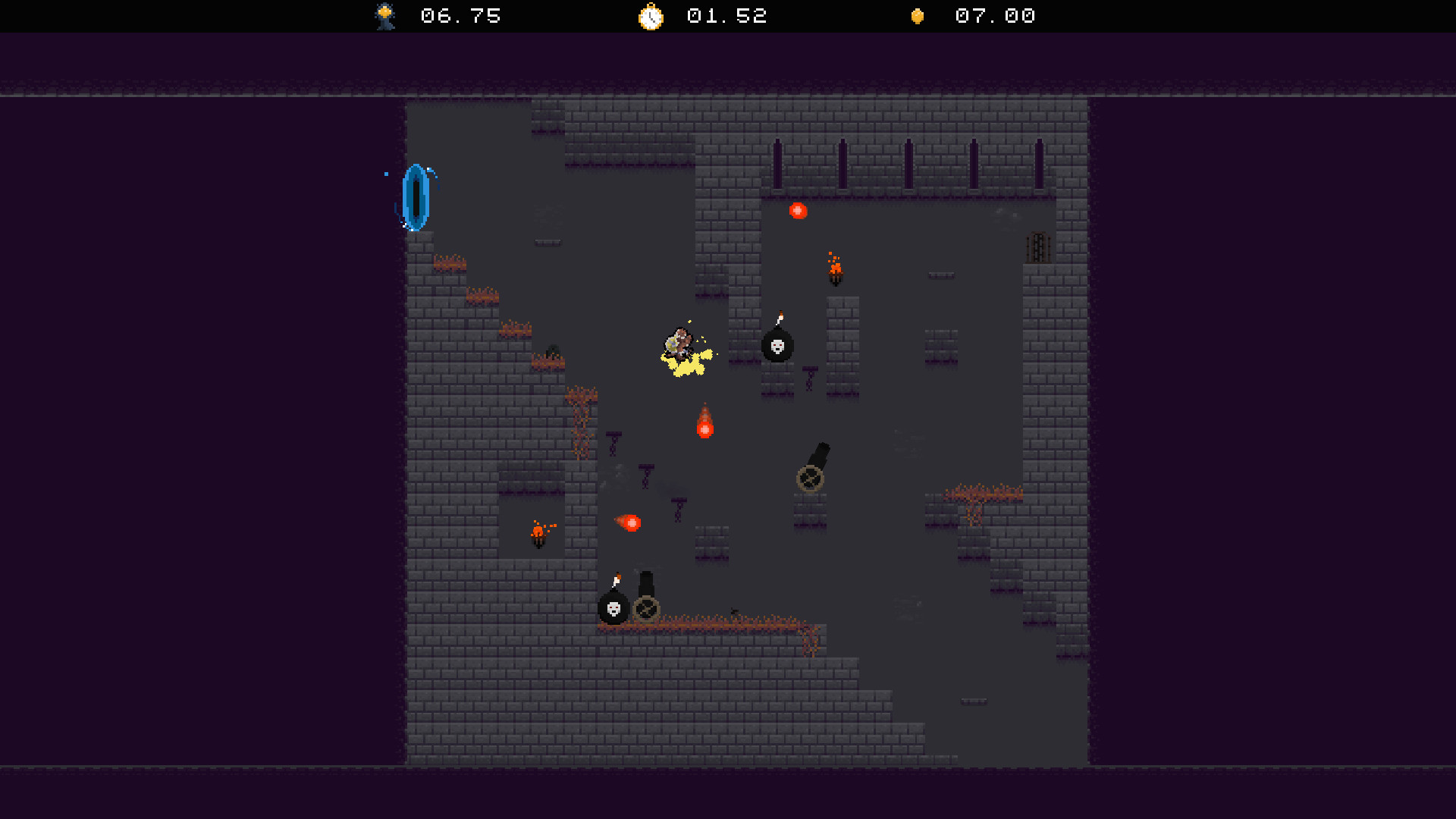This screenshot has width=1456, height=819.
Task: Select the coin count 07.00
Action: [x=994, y=16]
